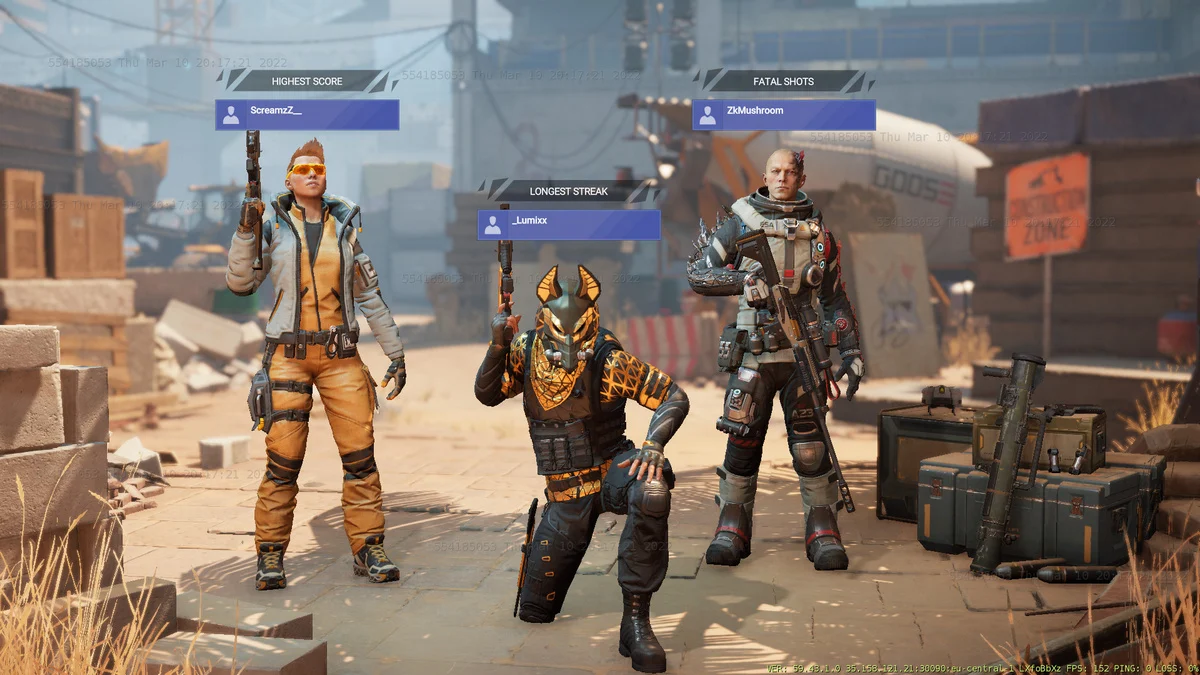1200x675 pixels.
Task: Choose the _Lumixx longest streak nameplate
Action: (569, 224)
